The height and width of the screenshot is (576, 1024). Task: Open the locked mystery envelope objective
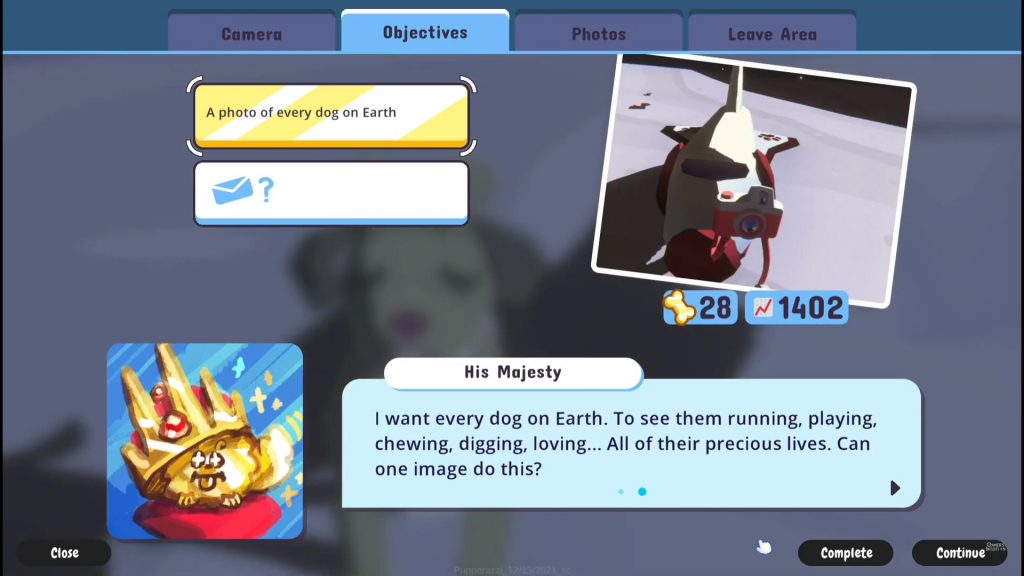point(330,192)
